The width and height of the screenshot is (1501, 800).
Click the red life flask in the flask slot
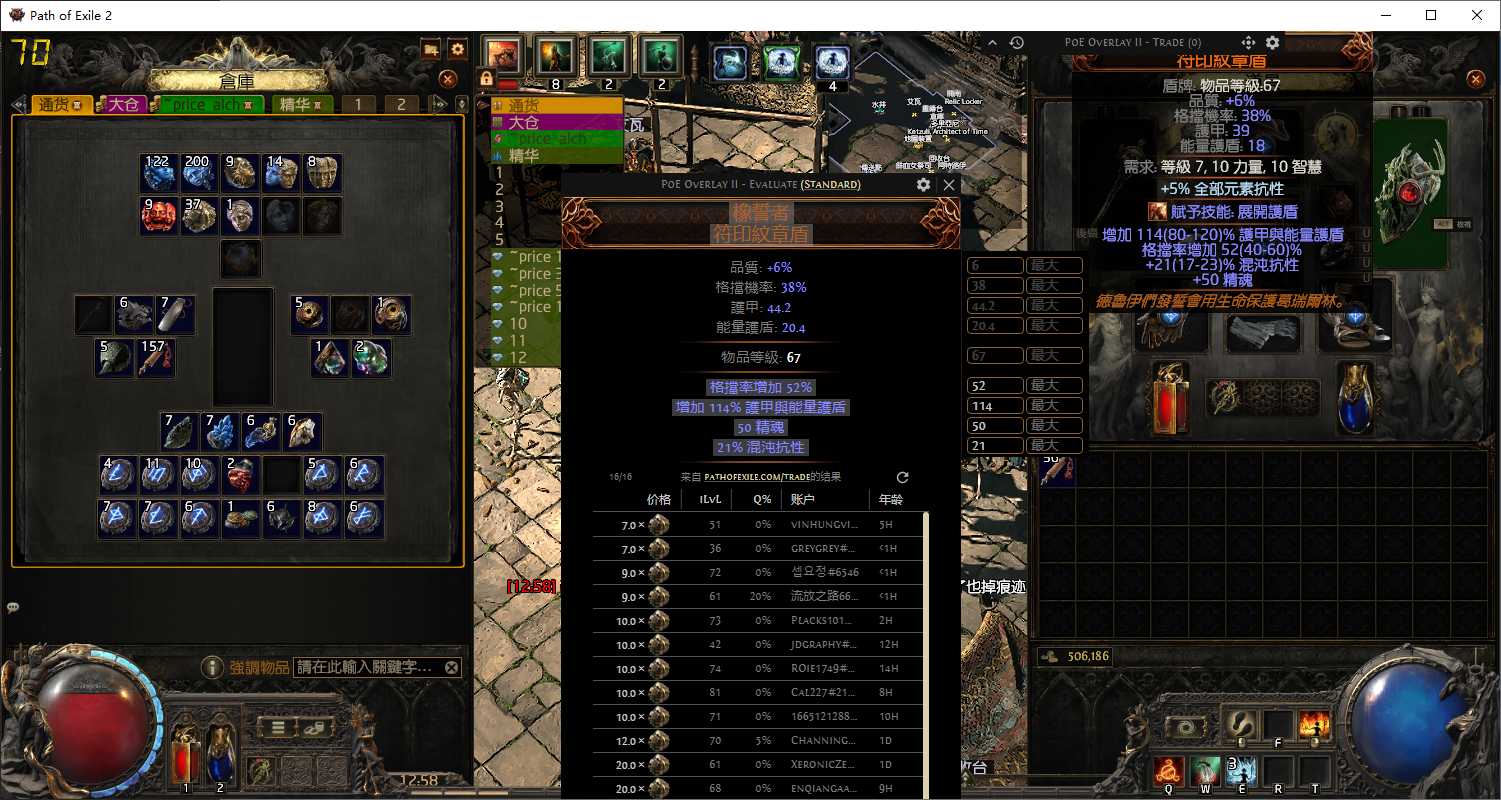pyautogui.click(x=184, y=758)
